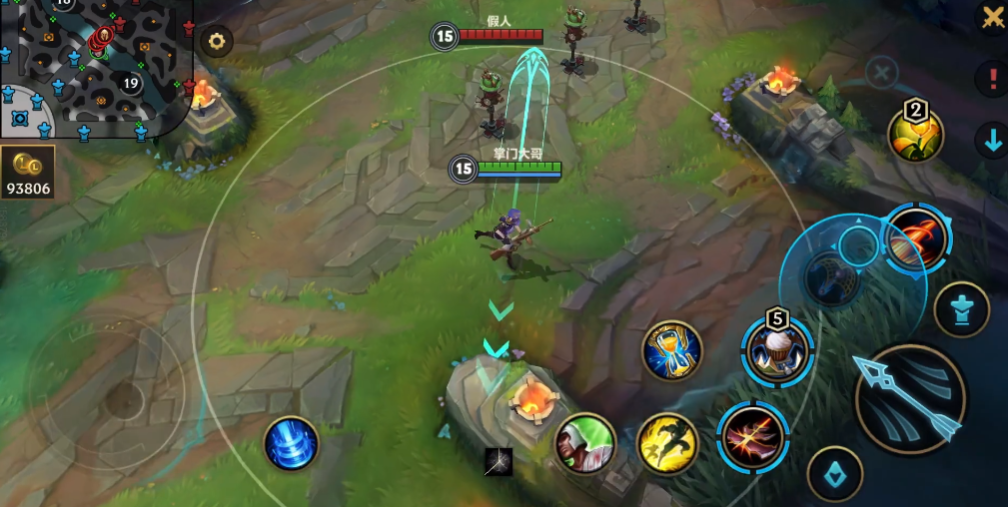Activate the cupcake trap ability with 5 stacks

pyautogui.click(x=777, y=351)
